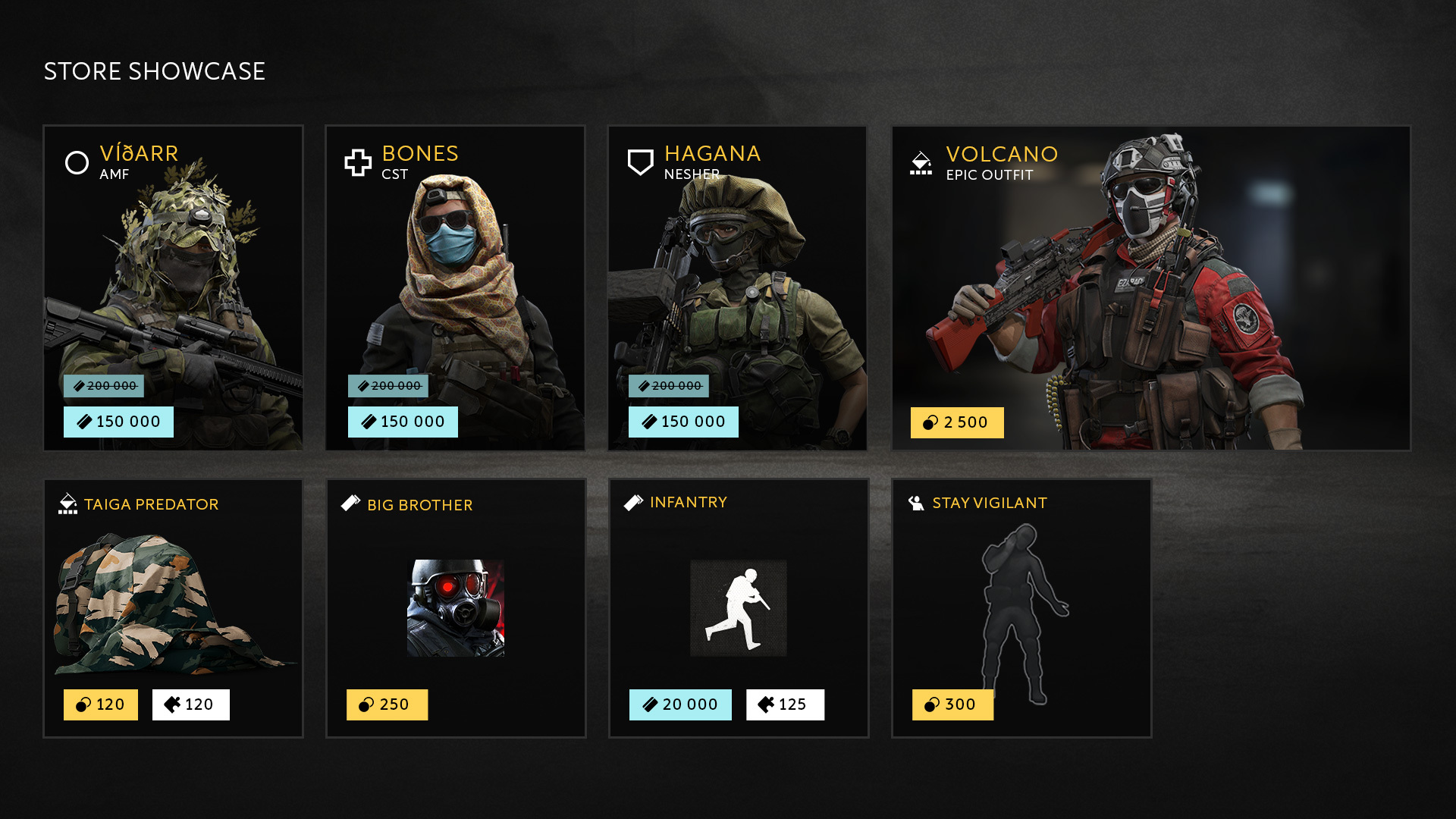
Task: Buy Víðarr for 150 000 credits
Action: 118,422
